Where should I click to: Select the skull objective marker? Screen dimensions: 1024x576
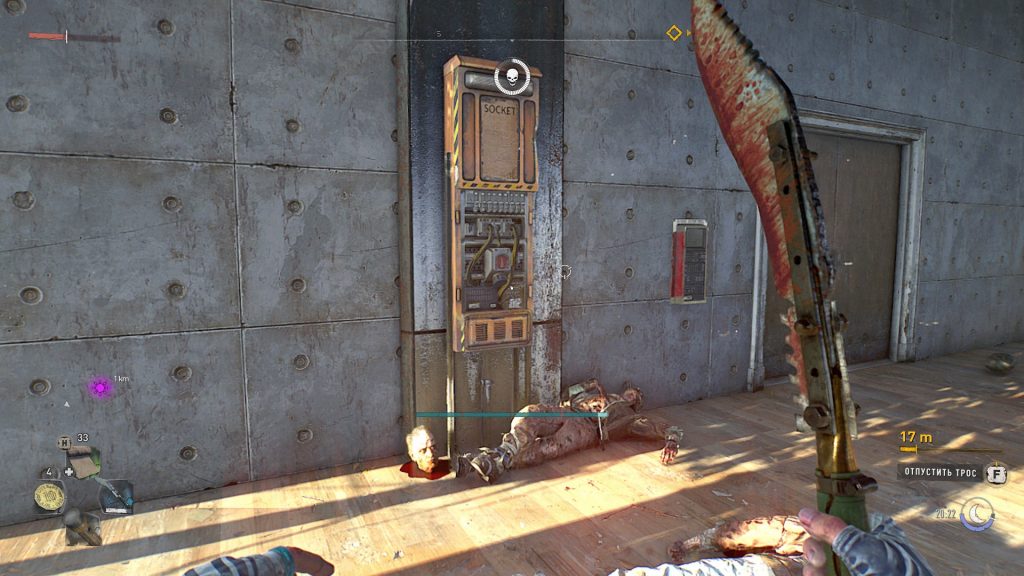coord(510,75)
